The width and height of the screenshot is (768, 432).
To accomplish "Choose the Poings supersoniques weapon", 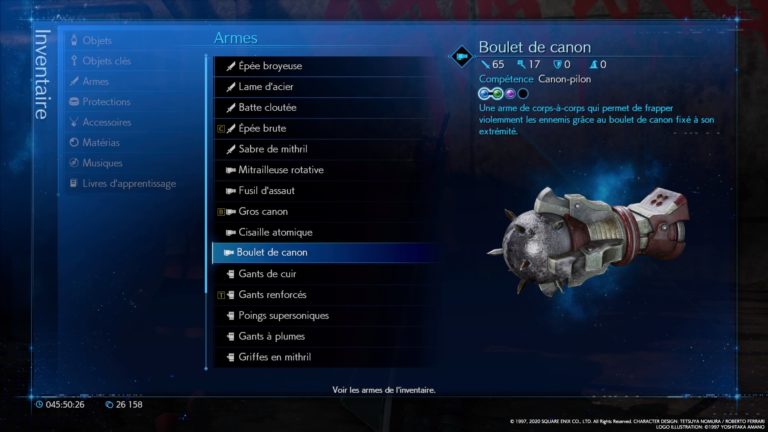I will tap(284, 316).
